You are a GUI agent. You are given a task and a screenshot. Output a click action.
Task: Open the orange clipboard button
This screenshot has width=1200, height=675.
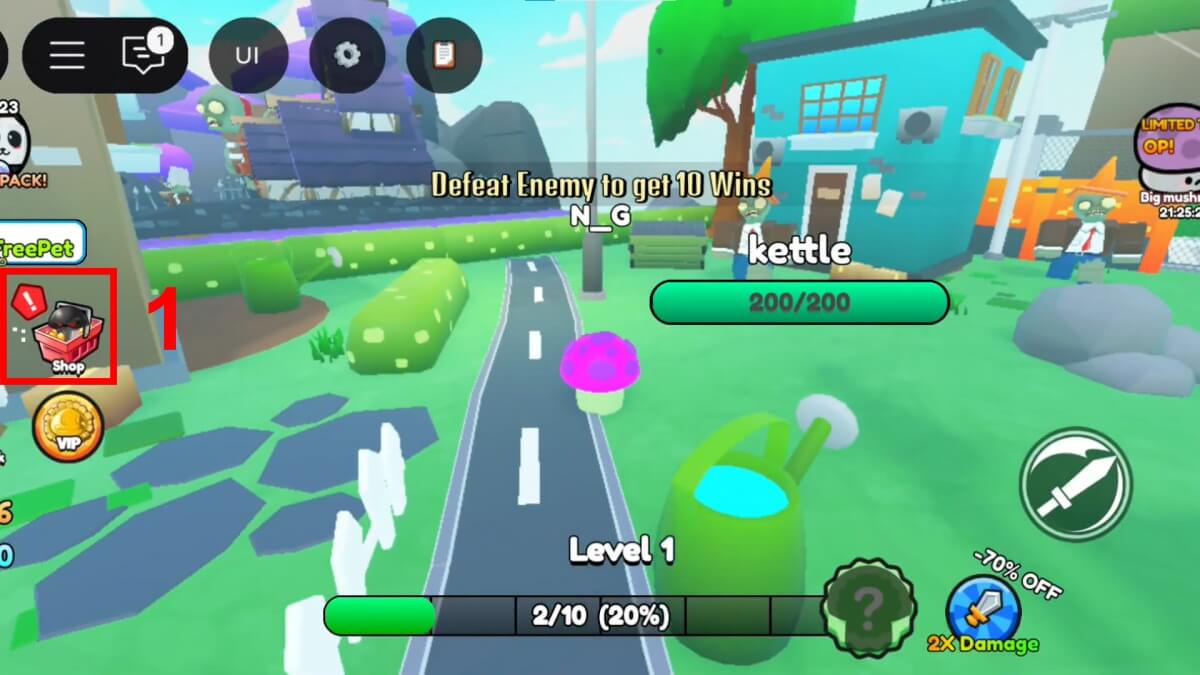pyautogui.click(x=444, y=54)
